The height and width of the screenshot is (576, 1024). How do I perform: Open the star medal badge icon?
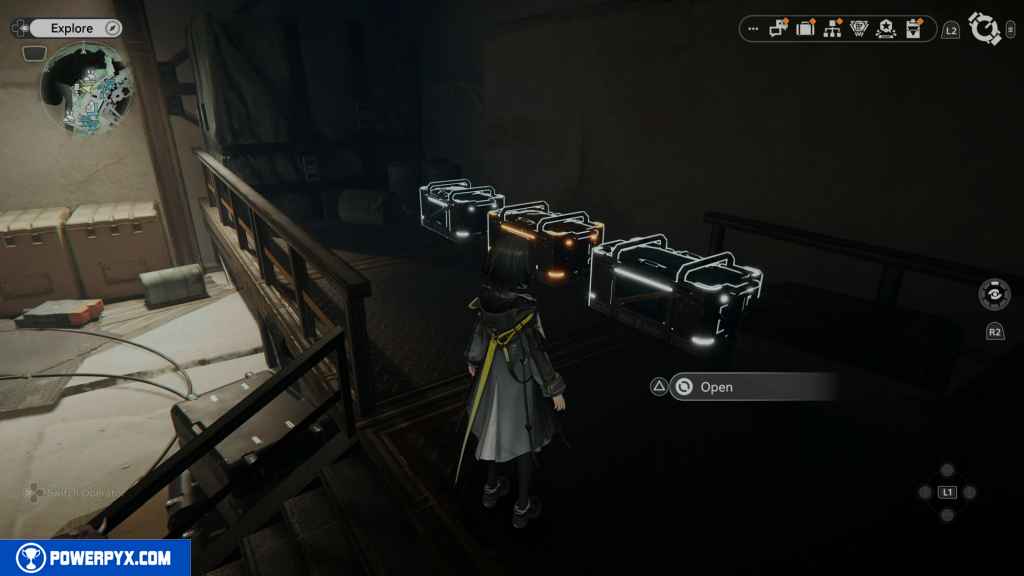885,29
